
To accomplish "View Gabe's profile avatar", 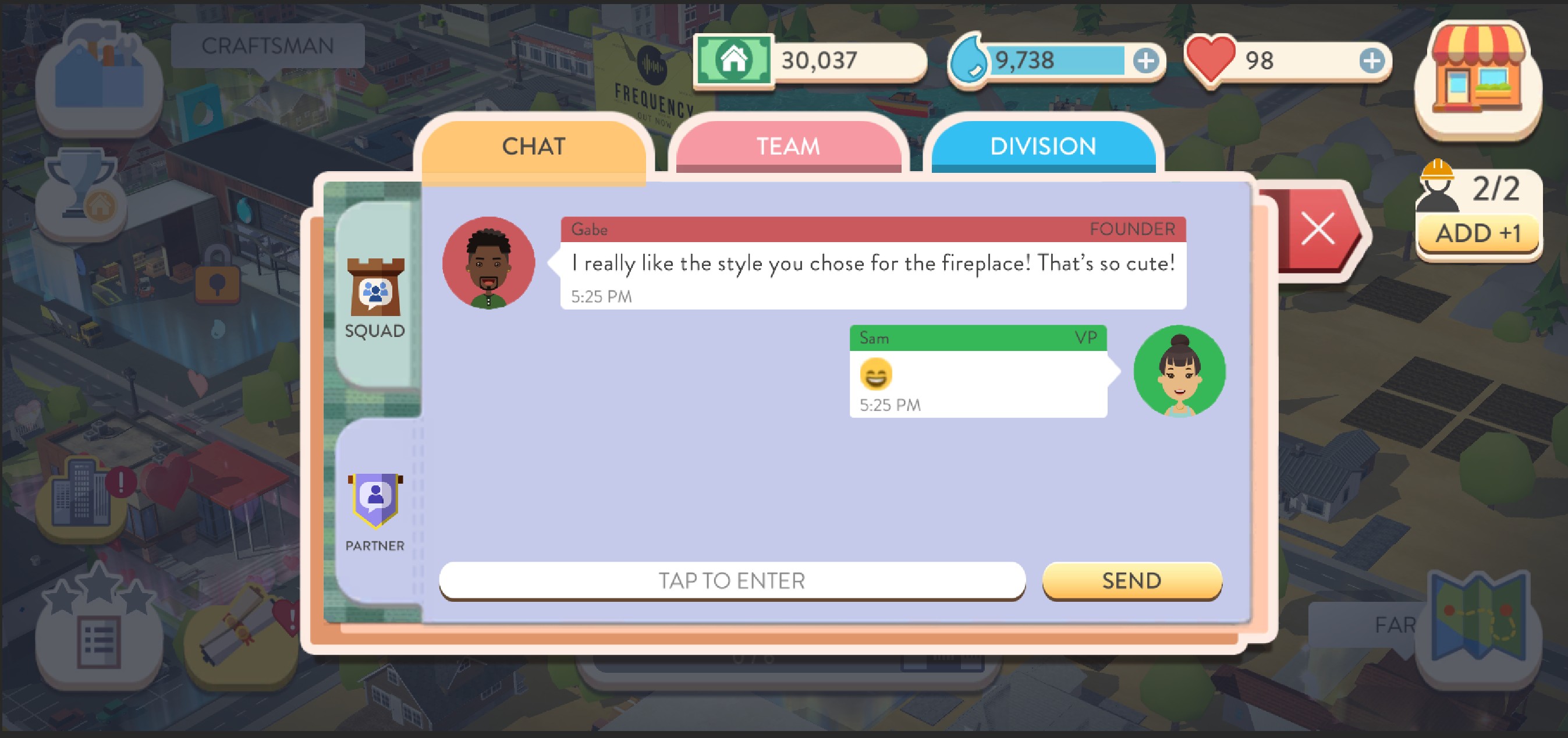I will (x=488, y=263).
